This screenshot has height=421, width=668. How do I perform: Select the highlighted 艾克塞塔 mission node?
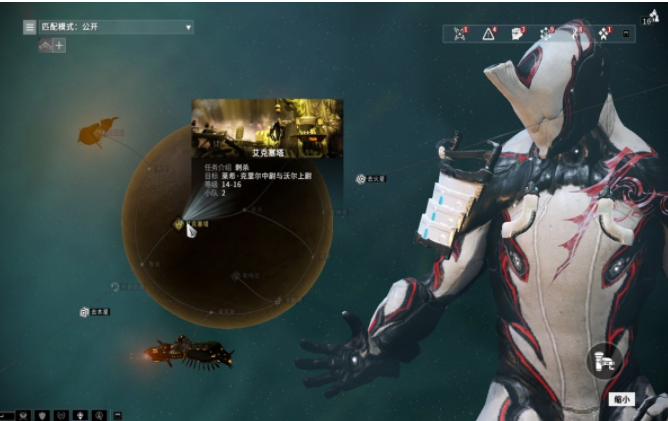(187, 228)
